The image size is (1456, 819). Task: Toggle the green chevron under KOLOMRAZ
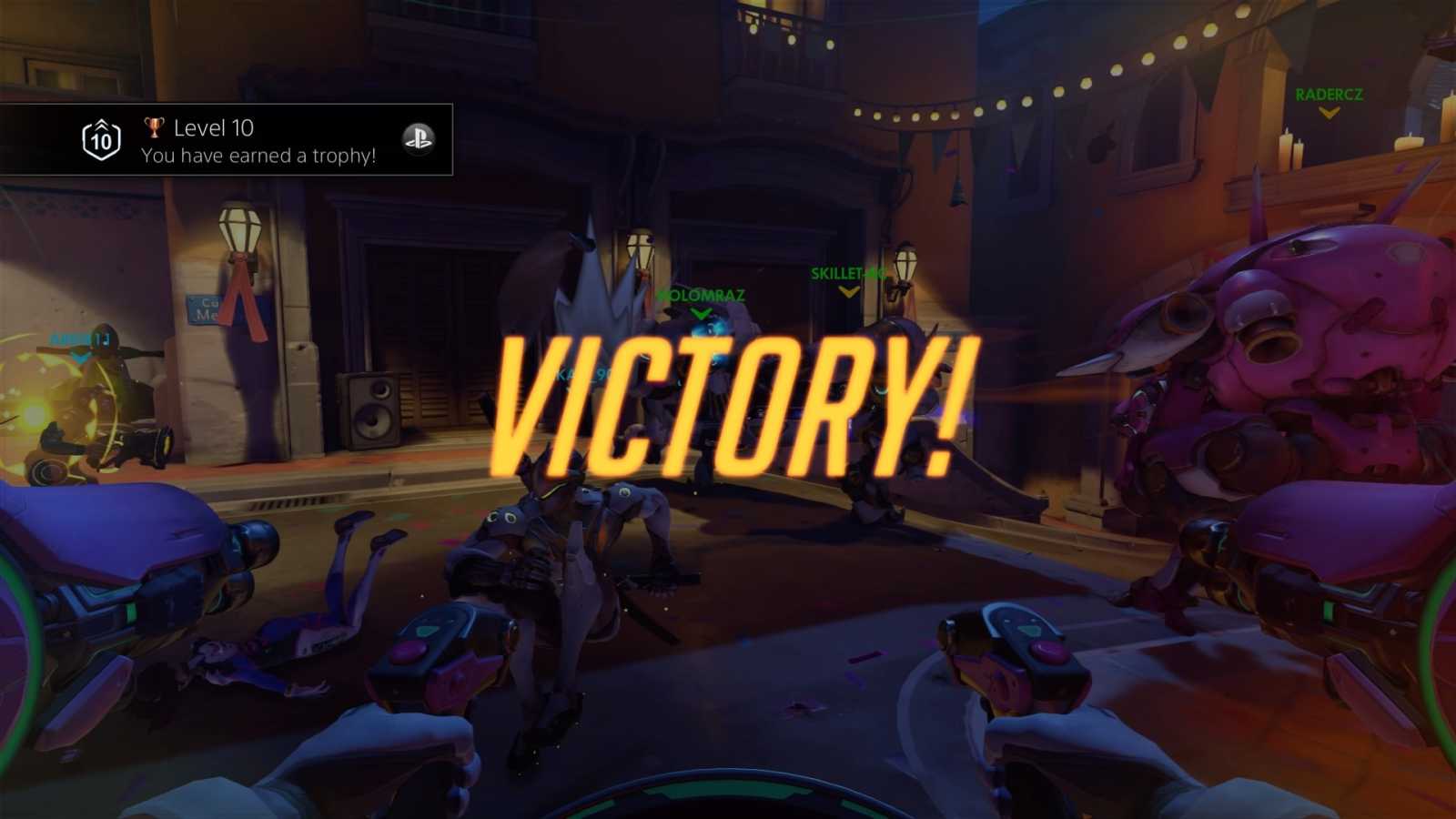click(701, 312)
